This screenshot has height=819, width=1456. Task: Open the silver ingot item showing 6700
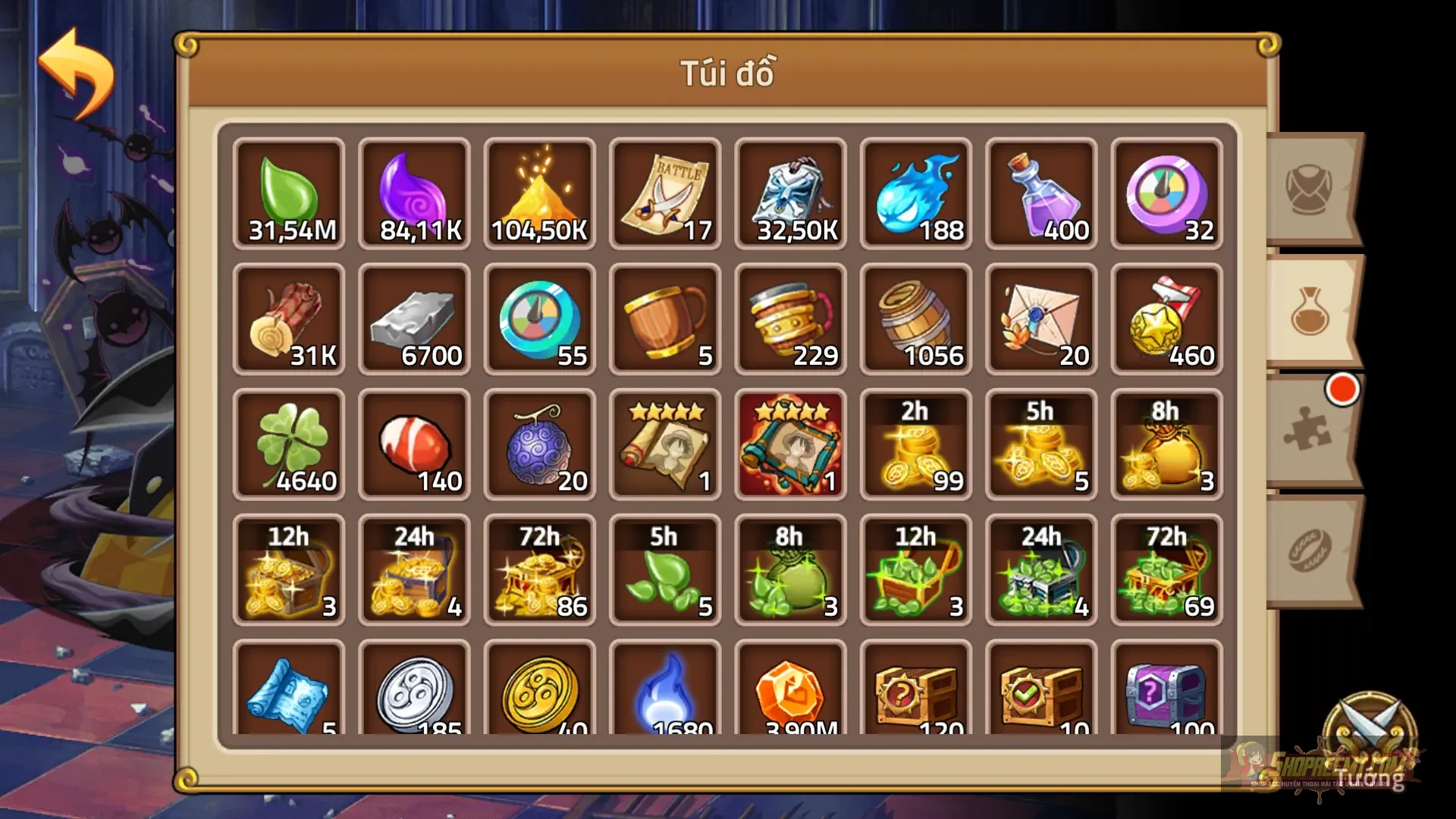414,318
